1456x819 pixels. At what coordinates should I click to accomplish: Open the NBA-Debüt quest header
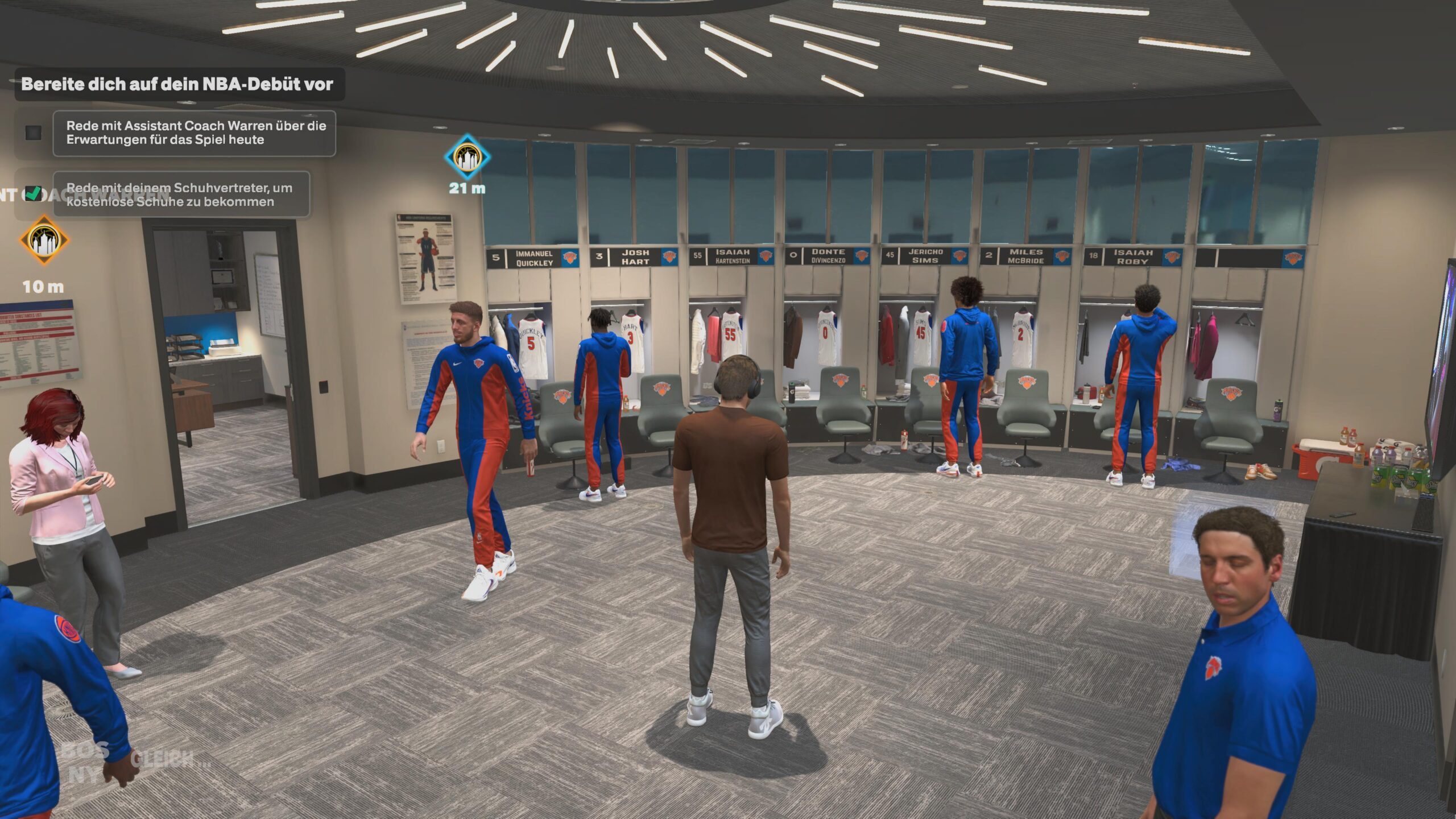click(x=177, y=84)
